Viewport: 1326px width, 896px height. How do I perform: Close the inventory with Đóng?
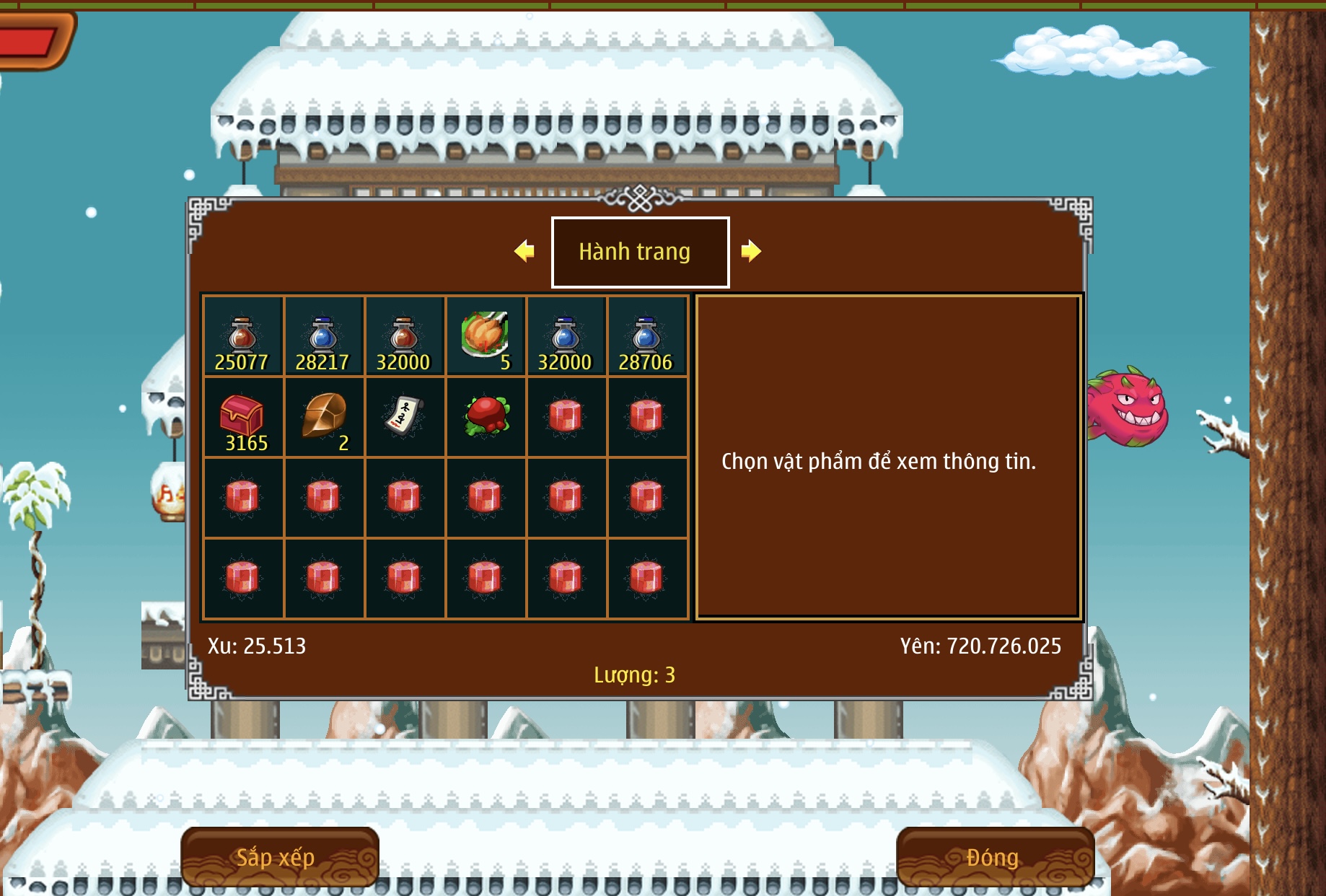coord(994,857)
